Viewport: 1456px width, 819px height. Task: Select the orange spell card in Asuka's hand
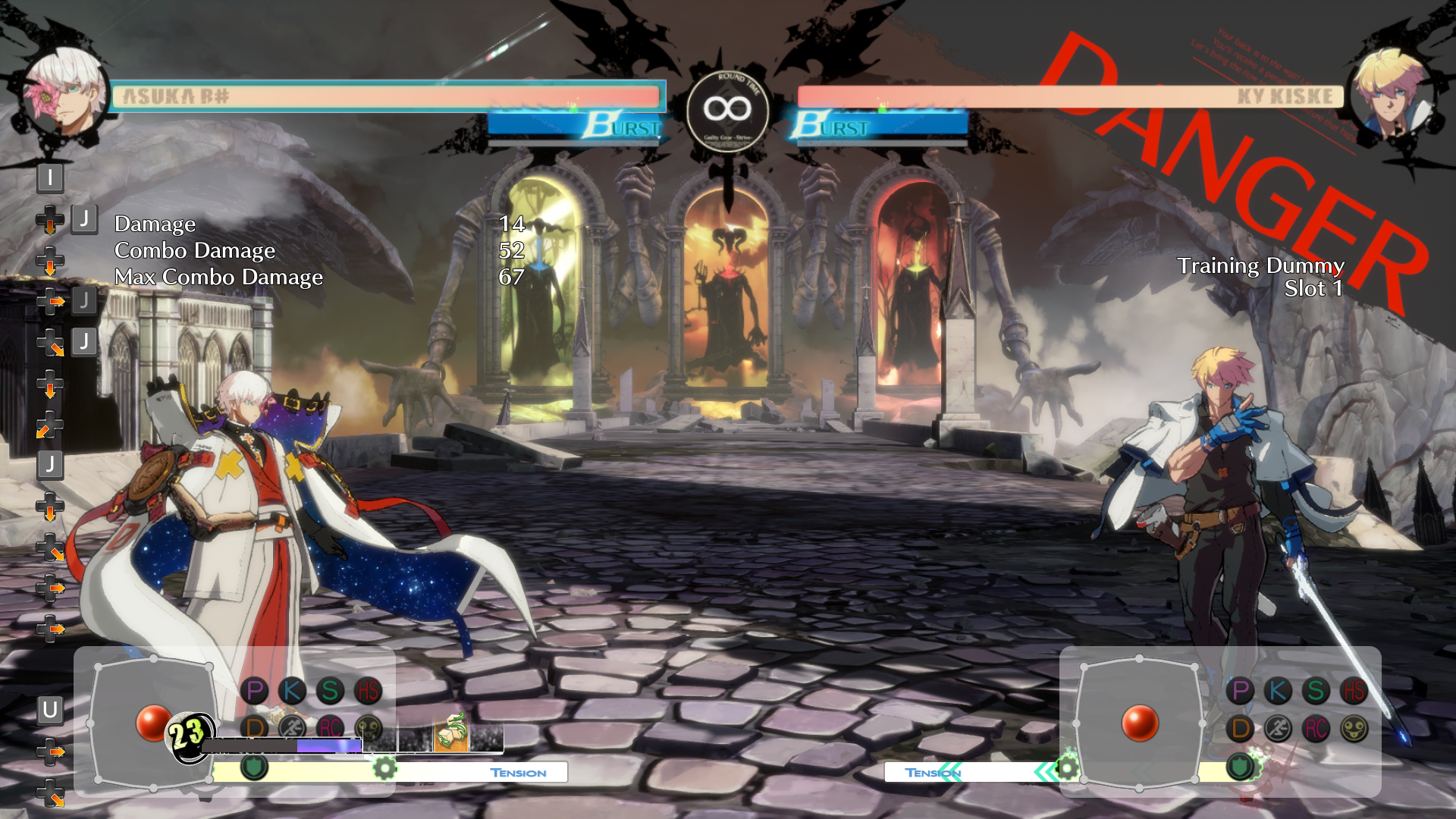click(450, 733)
